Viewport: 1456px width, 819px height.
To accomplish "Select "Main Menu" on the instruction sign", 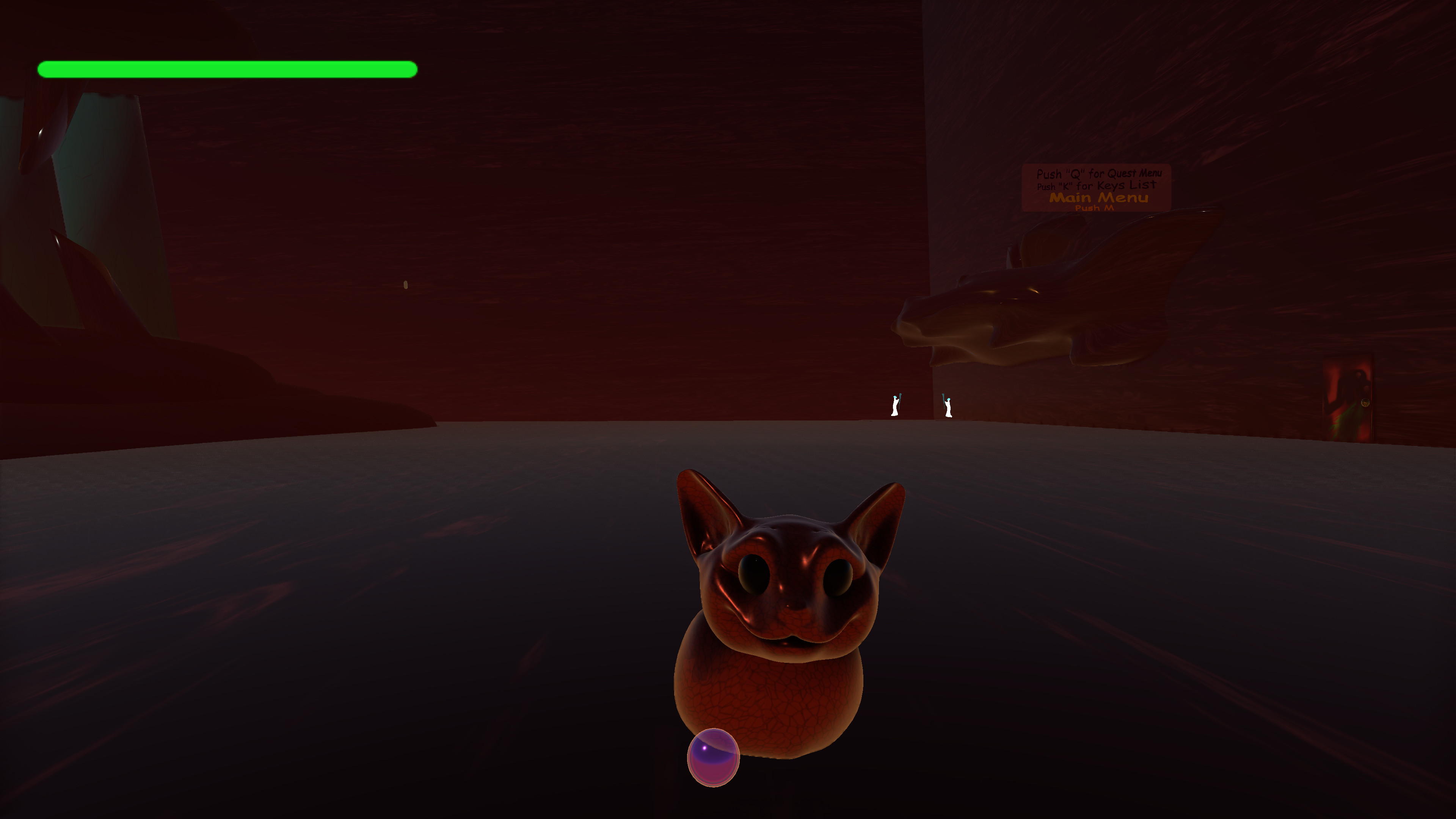I will coord(1099,198).
